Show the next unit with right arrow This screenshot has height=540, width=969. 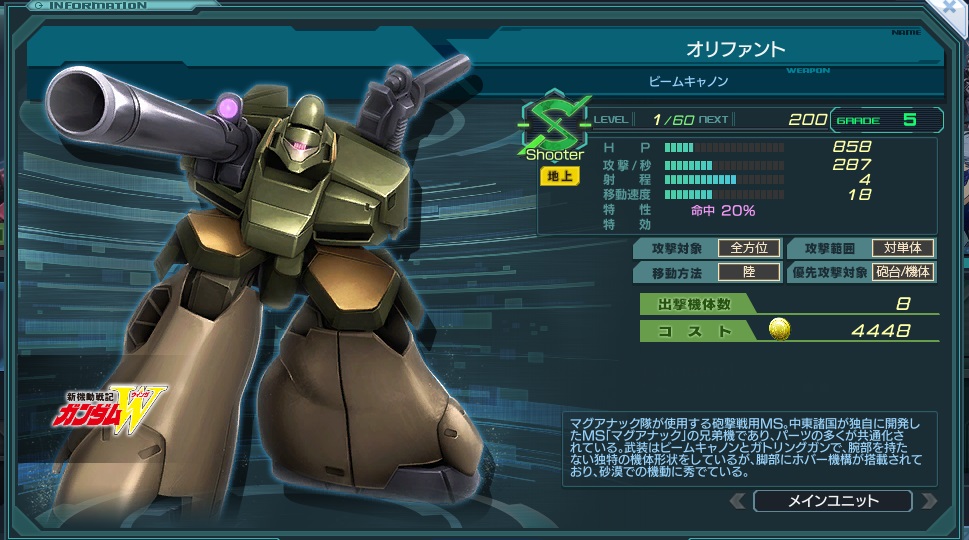click(927, 501)
